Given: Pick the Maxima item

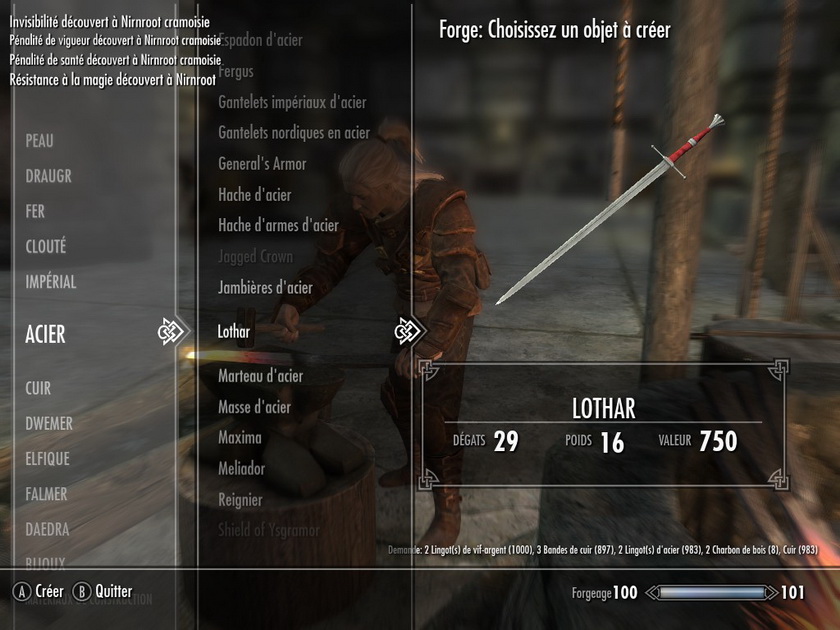Looking at the screenshot, I should click(x=240, y=438).
